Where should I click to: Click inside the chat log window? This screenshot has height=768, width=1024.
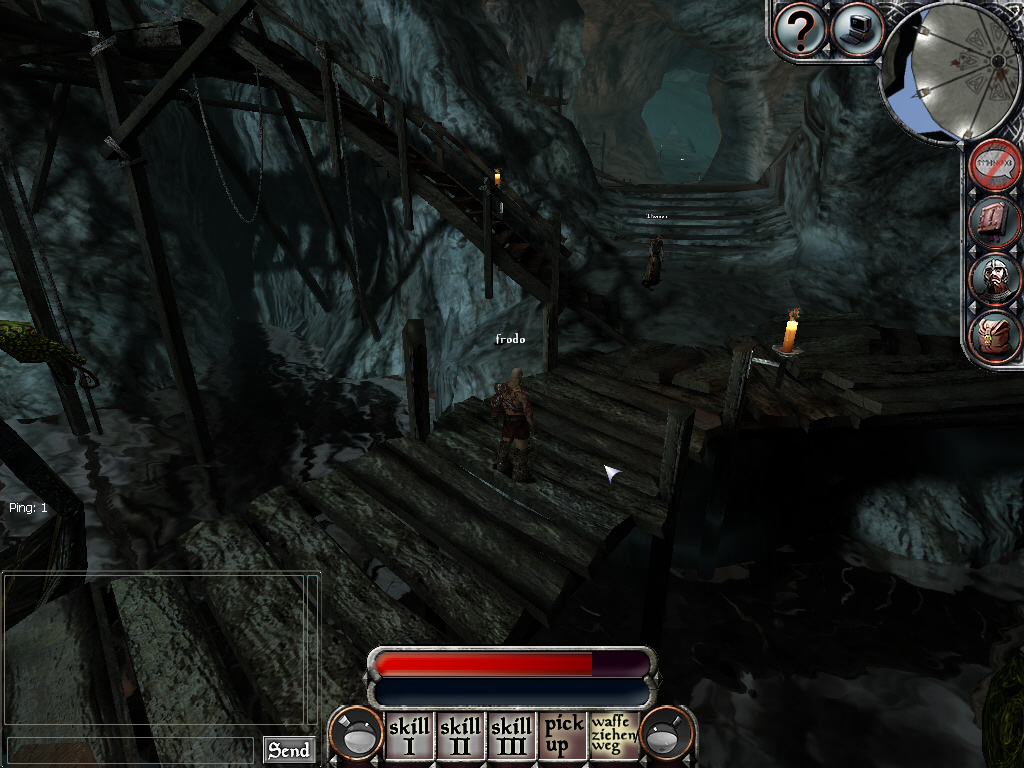160,650
